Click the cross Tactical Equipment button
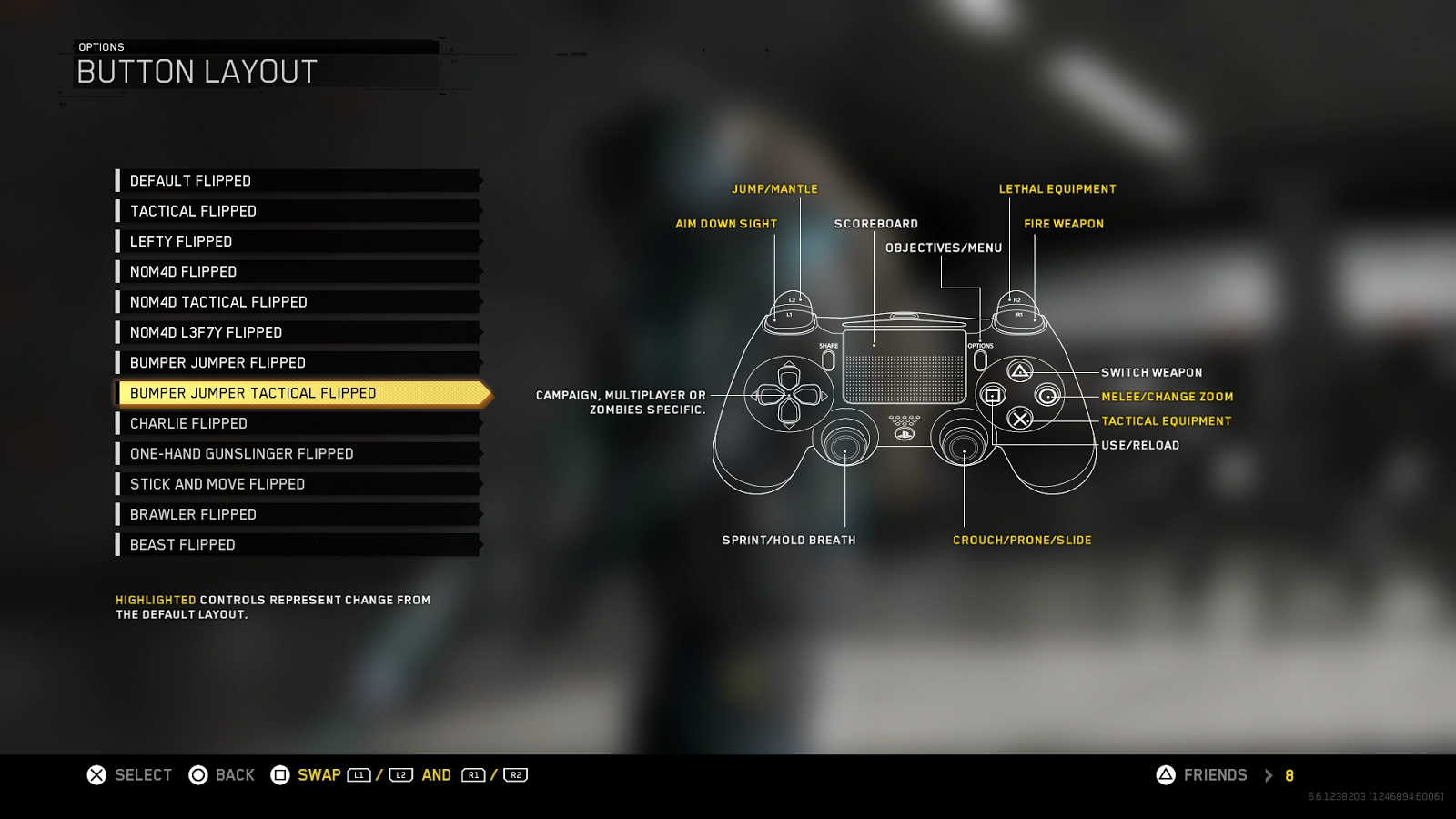Image resolution: width=1456 pixels, height=819 pixels. pos(1021,419)
